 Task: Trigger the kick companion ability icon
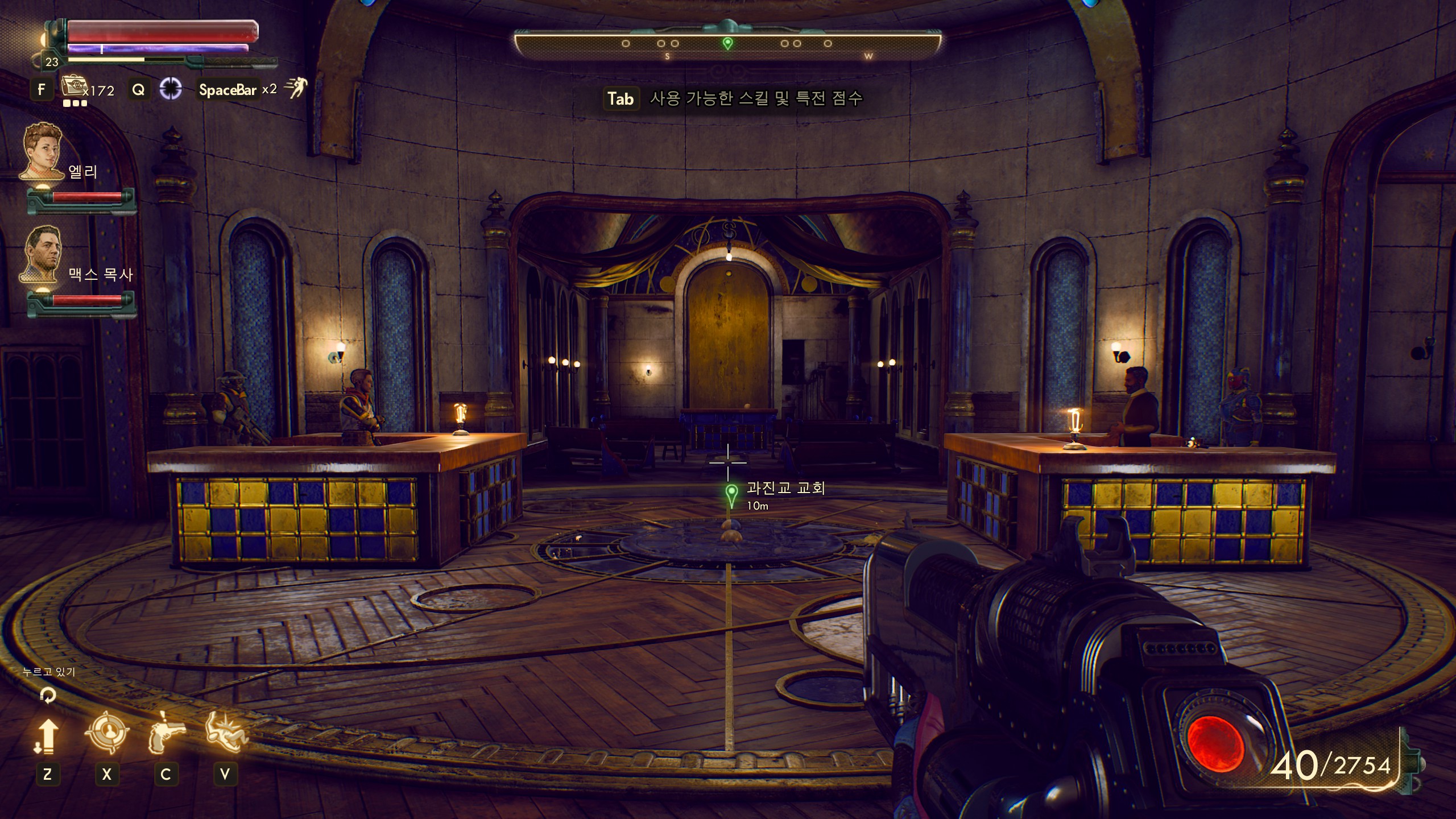pos(226,733)
